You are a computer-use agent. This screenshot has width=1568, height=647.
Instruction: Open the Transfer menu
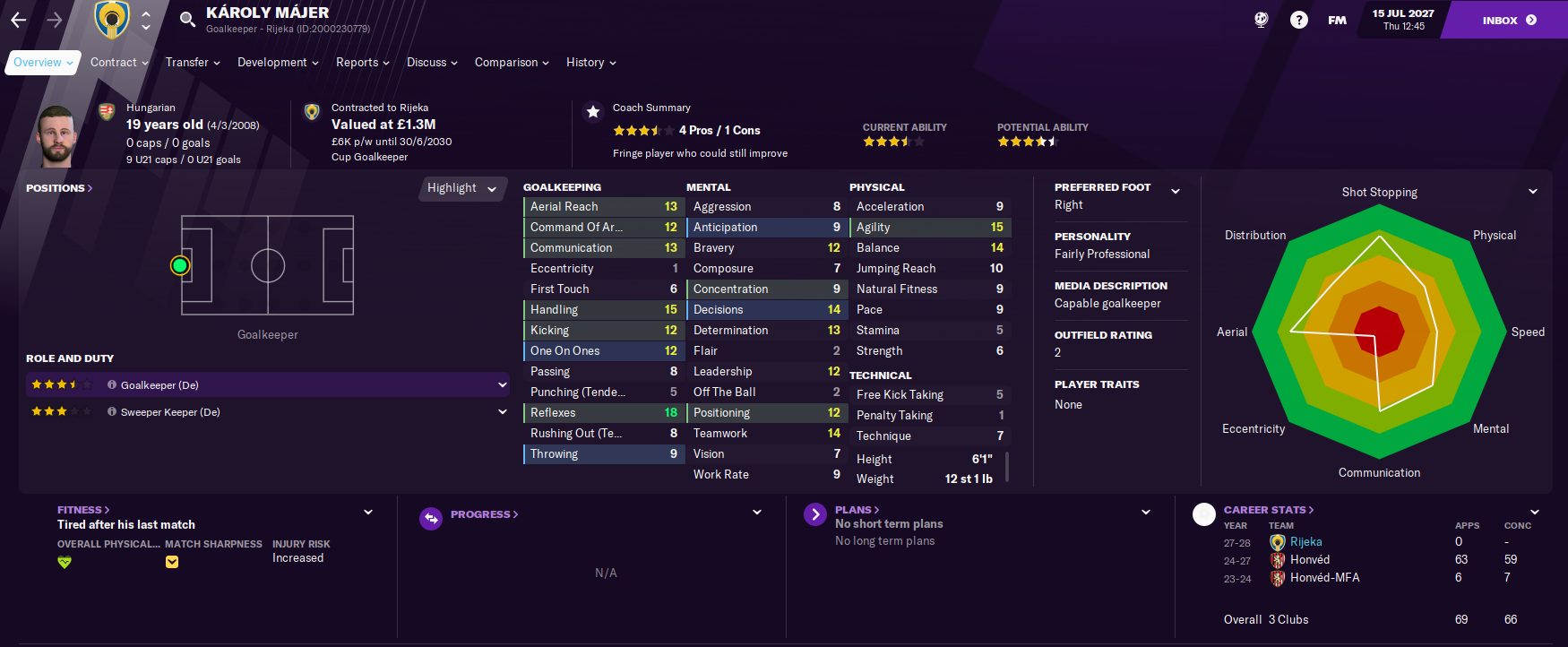(192, 63)
